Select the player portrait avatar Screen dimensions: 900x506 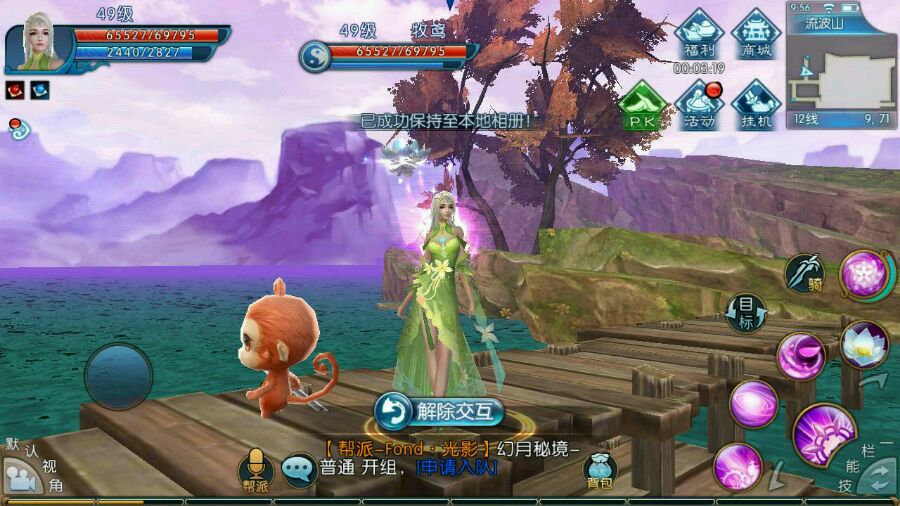click(40, 44)
